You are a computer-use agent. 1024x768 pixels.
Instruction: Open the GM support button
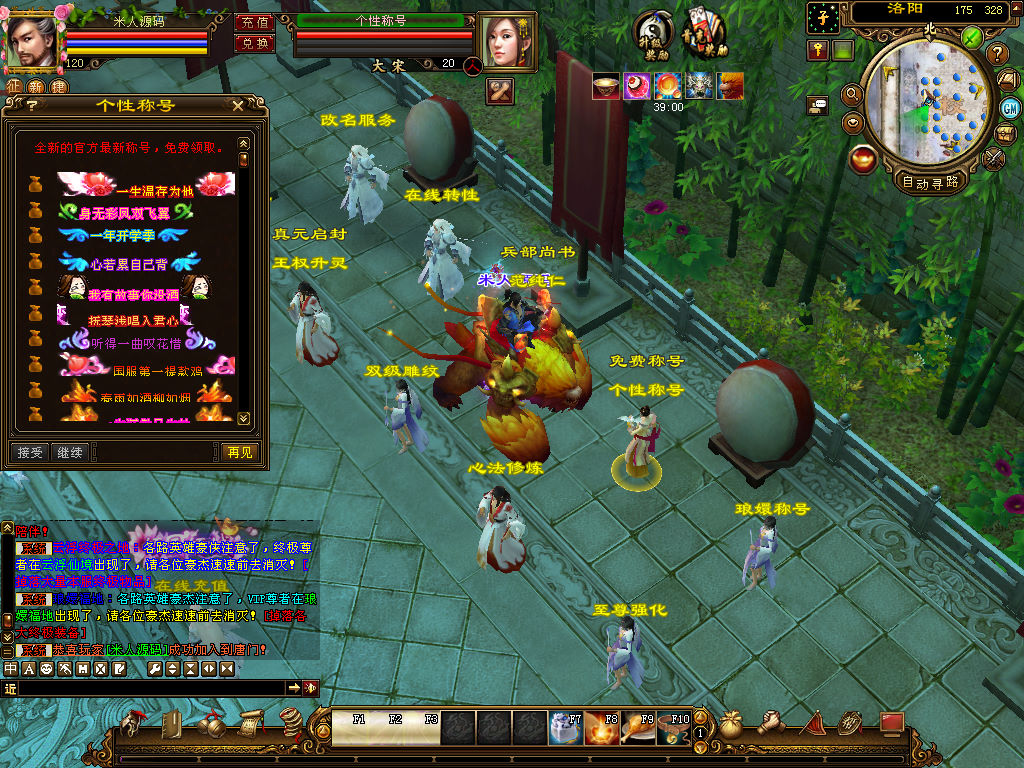(1010, 107)
